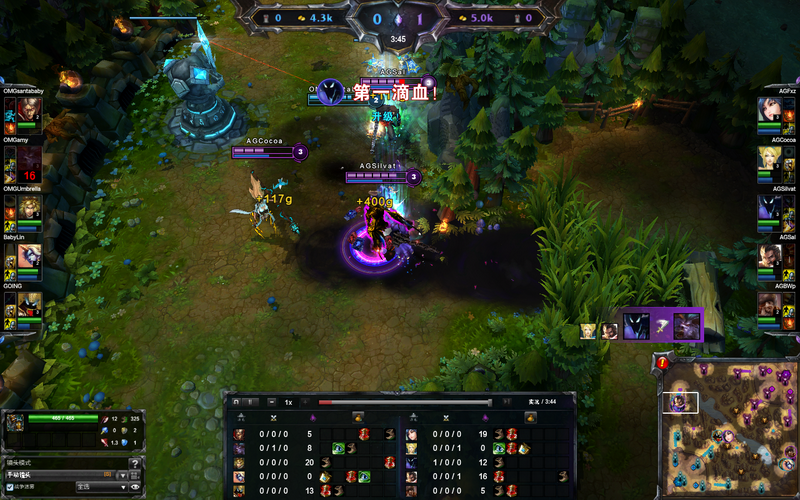Switch to the gold bag scoreboard tab

click(359, 416)
